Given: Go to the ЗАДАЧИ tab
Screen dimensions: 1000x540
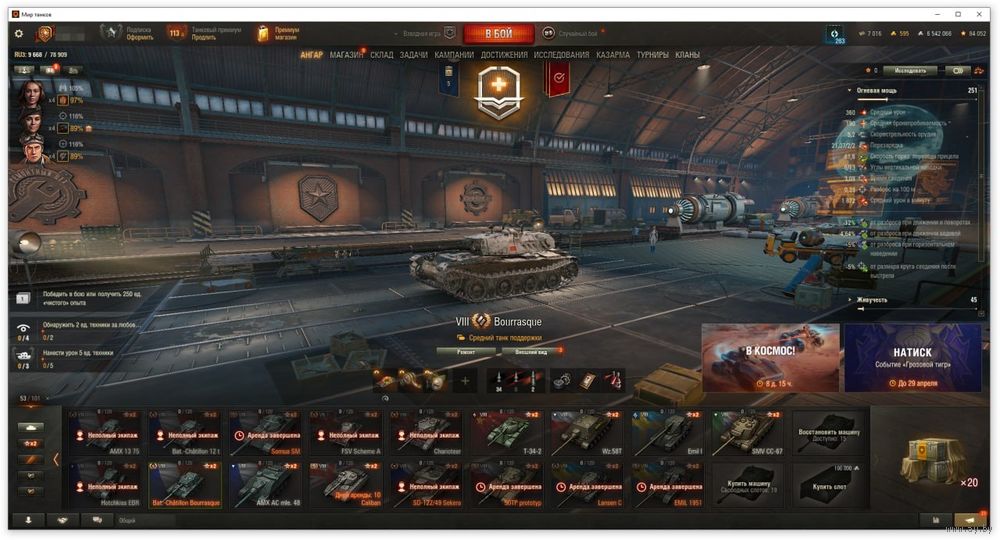Looking at the screenshot, I should [x=413, y=55].
